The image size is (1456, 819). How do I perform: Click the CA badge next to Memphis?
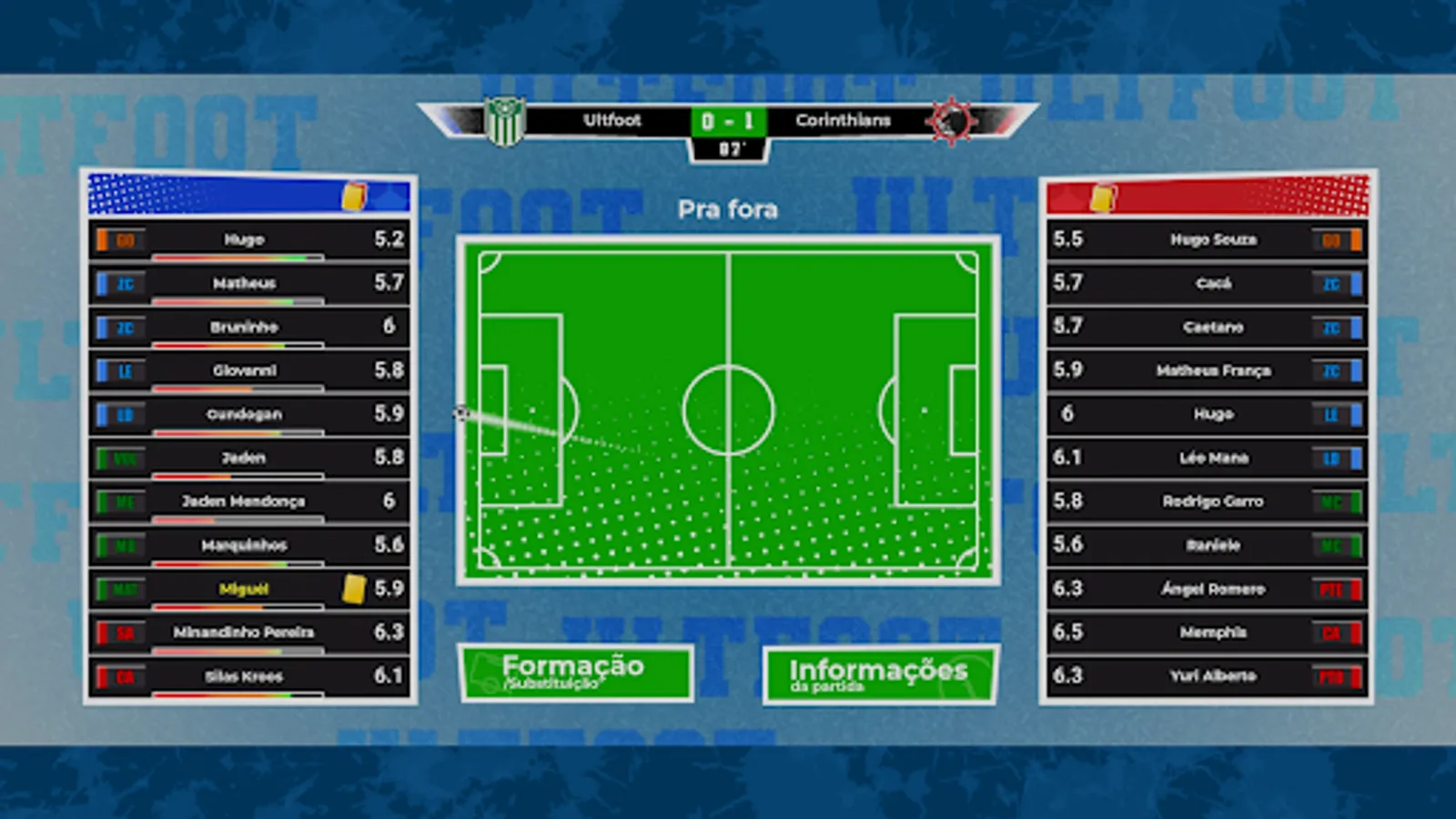[1333, 632]
